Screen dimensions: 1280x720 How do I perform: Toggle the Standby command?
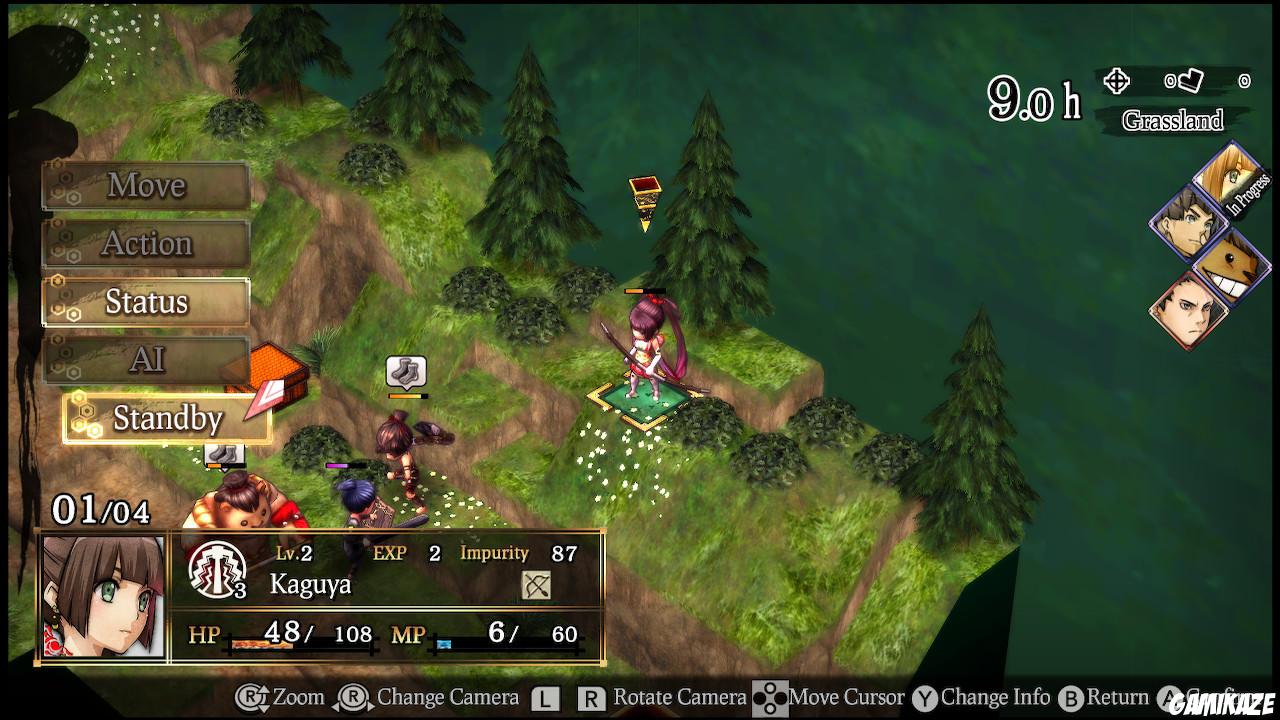[x=164, y=419]
